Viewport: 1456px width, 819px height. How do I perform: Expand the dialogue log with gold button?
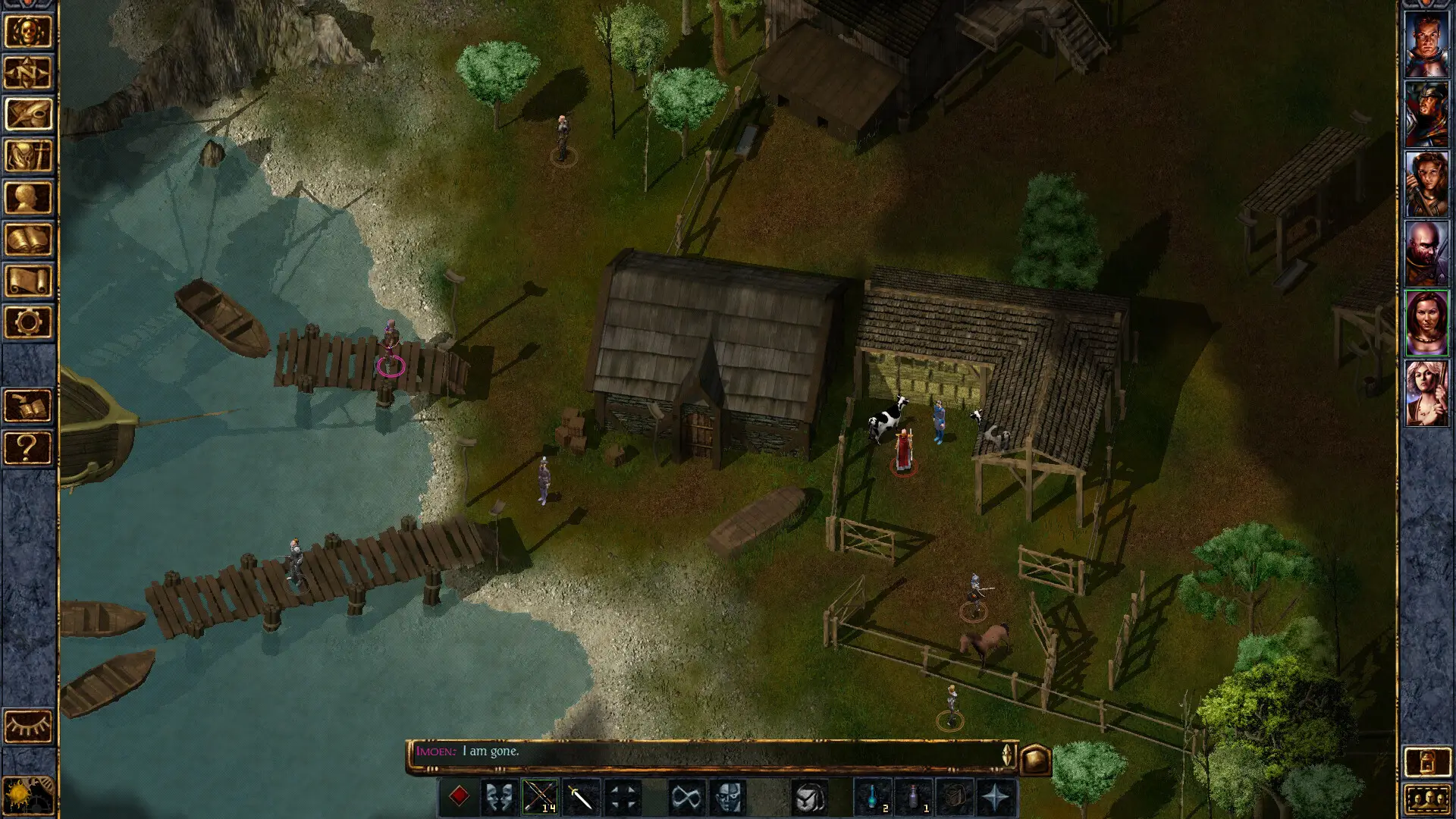point(1036,758)
